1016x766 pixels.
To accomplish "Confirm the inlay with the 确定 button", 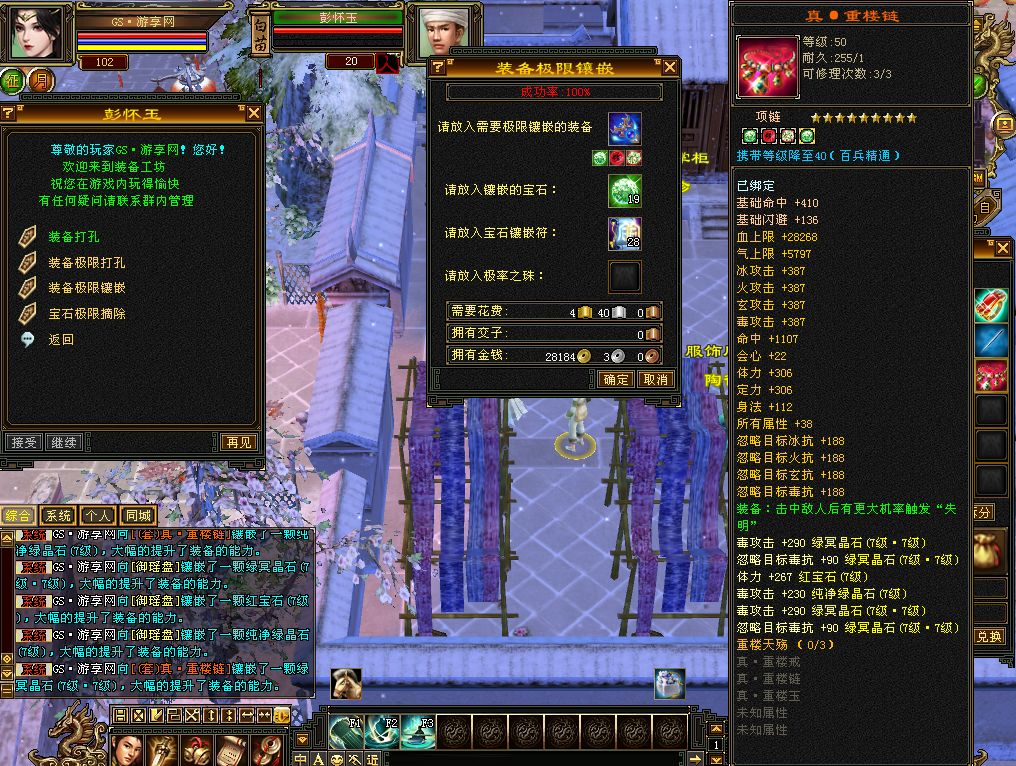I will pos(616,380).
